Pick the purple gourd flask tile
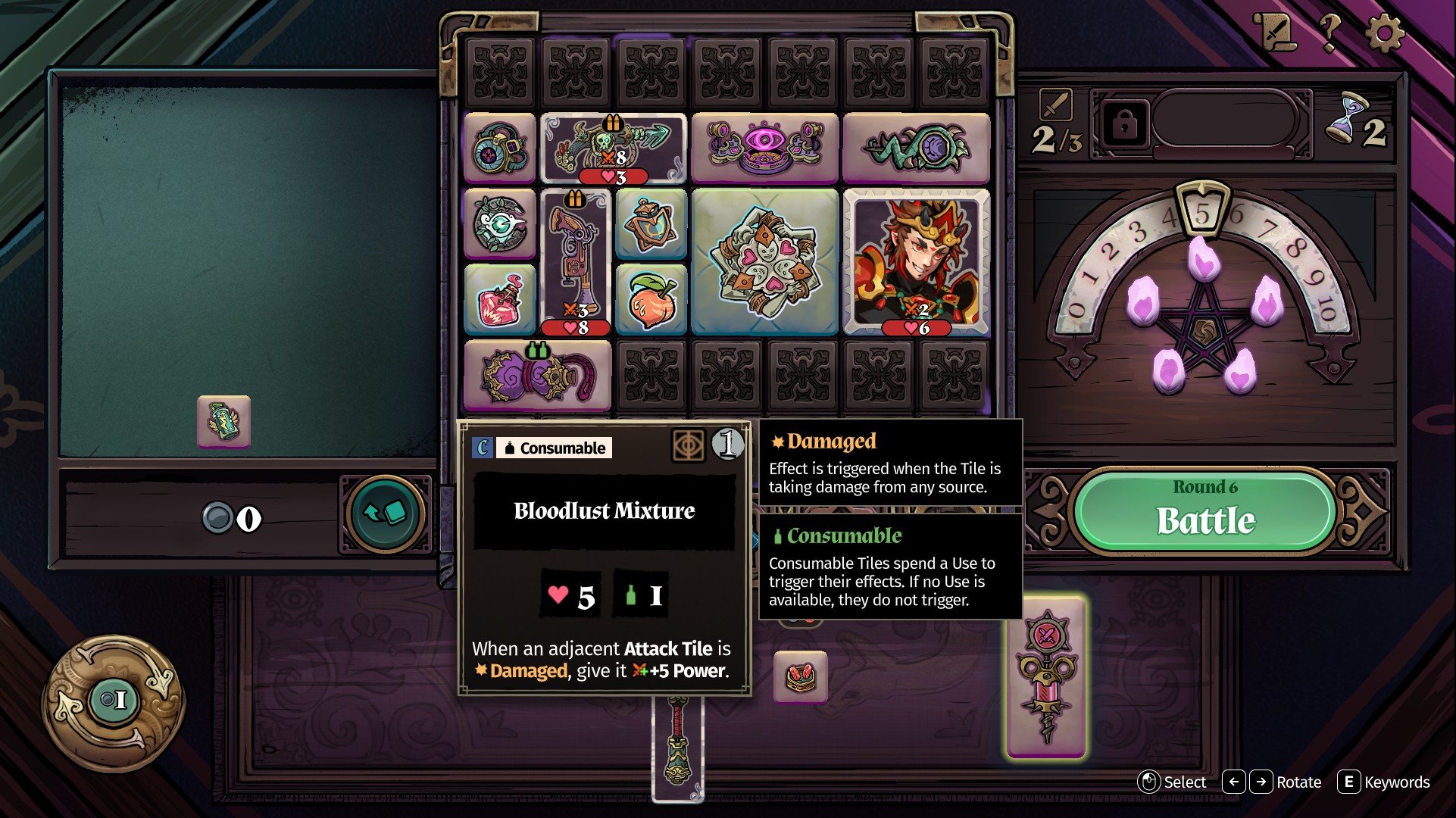1456x818 pixels. [537, 375]
